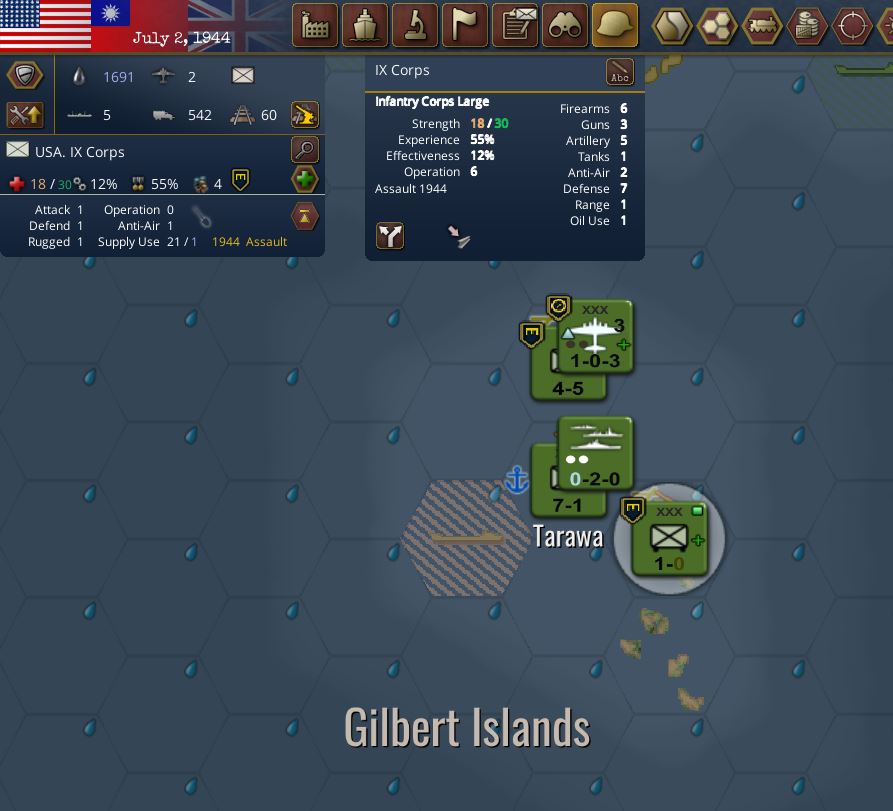Click the shield hexagon button
This screenshot has height=811, width=893.
24,75
